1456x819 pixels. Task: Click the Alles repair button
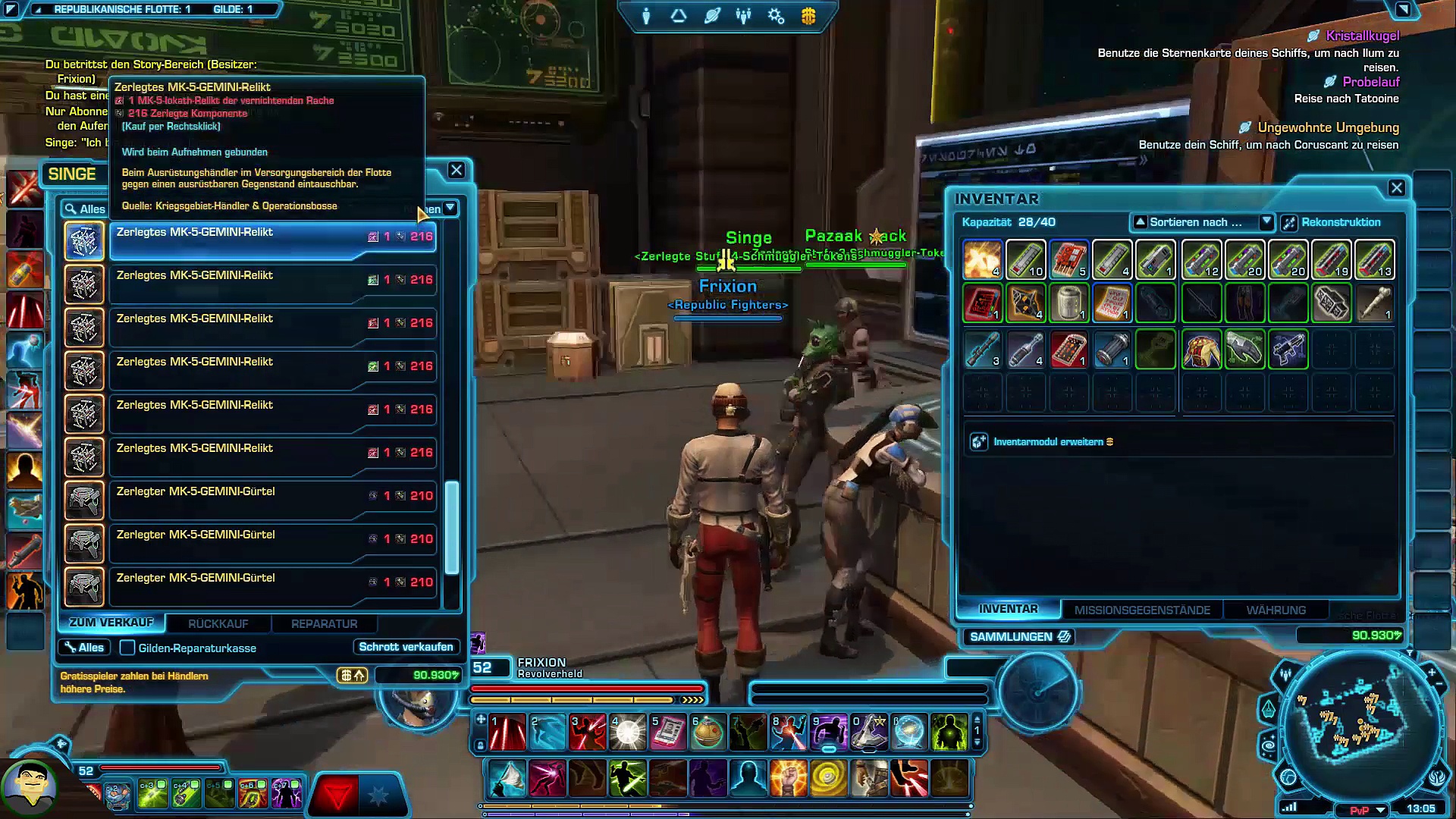tap(84, 648)
